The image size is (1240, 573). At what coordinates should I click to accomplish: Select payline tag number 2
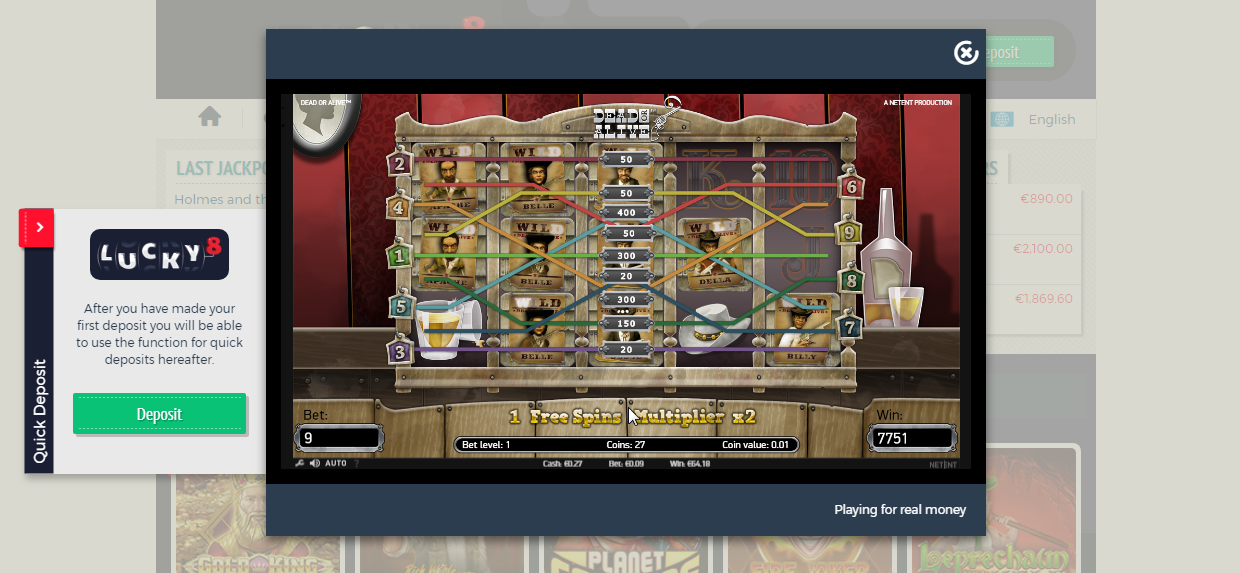[x=401, y=165]
